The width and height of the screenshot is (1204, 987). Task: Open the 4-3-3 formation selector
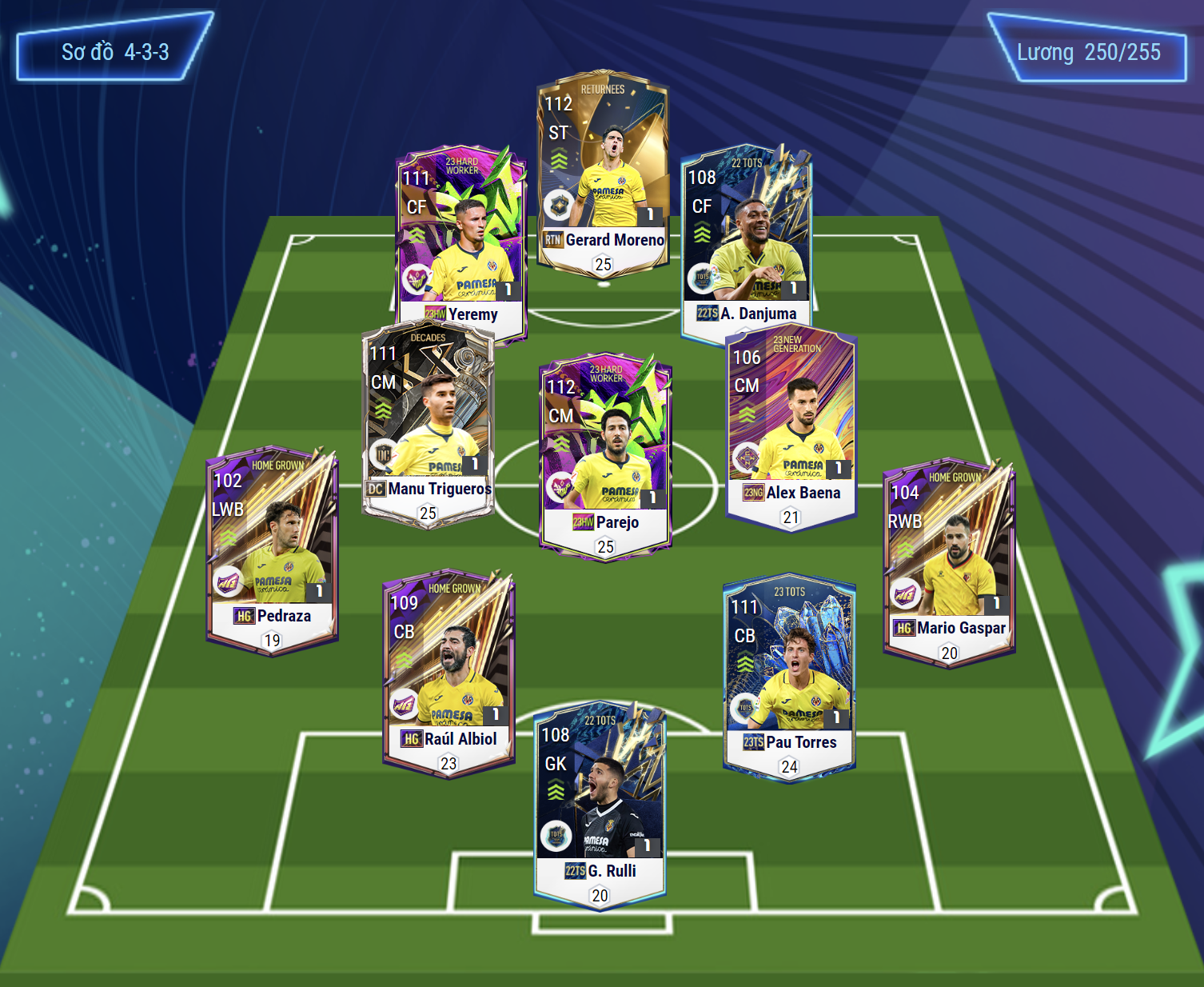[115, 53]
